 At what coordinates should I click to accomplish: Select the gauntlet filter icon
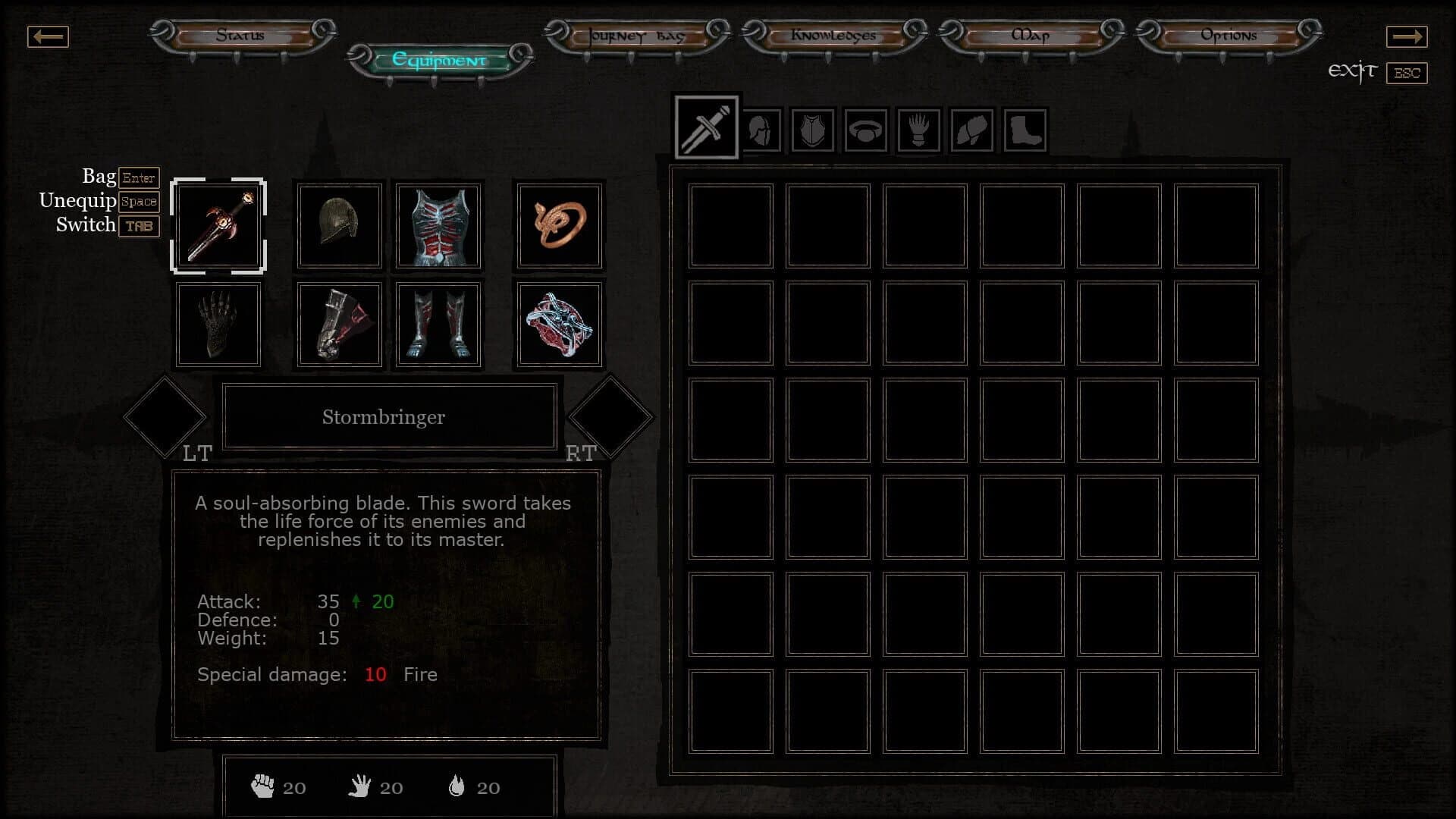(x=918, y=129)
